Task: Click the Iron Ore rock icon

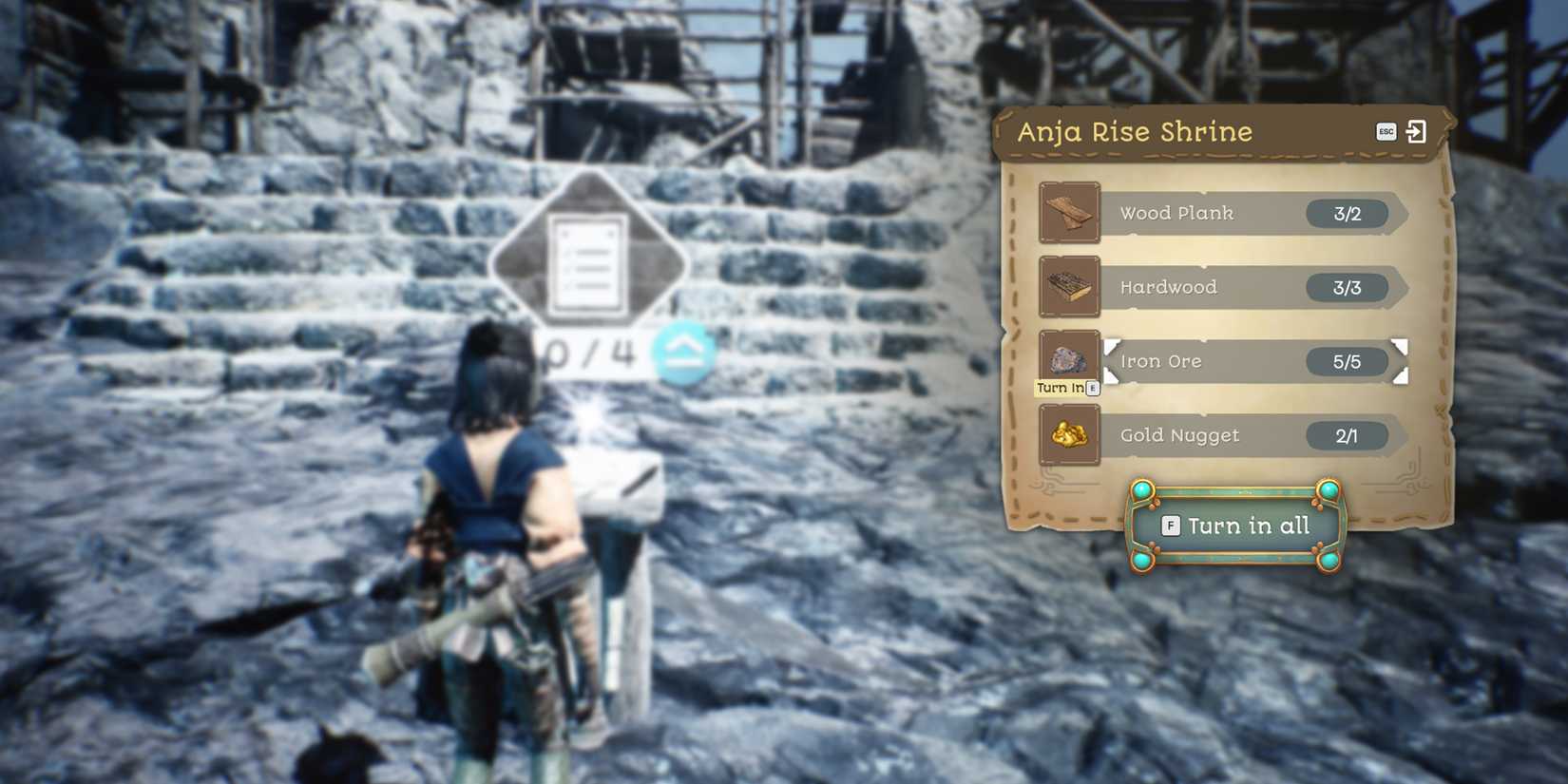Action: (x=1069, y=360)
